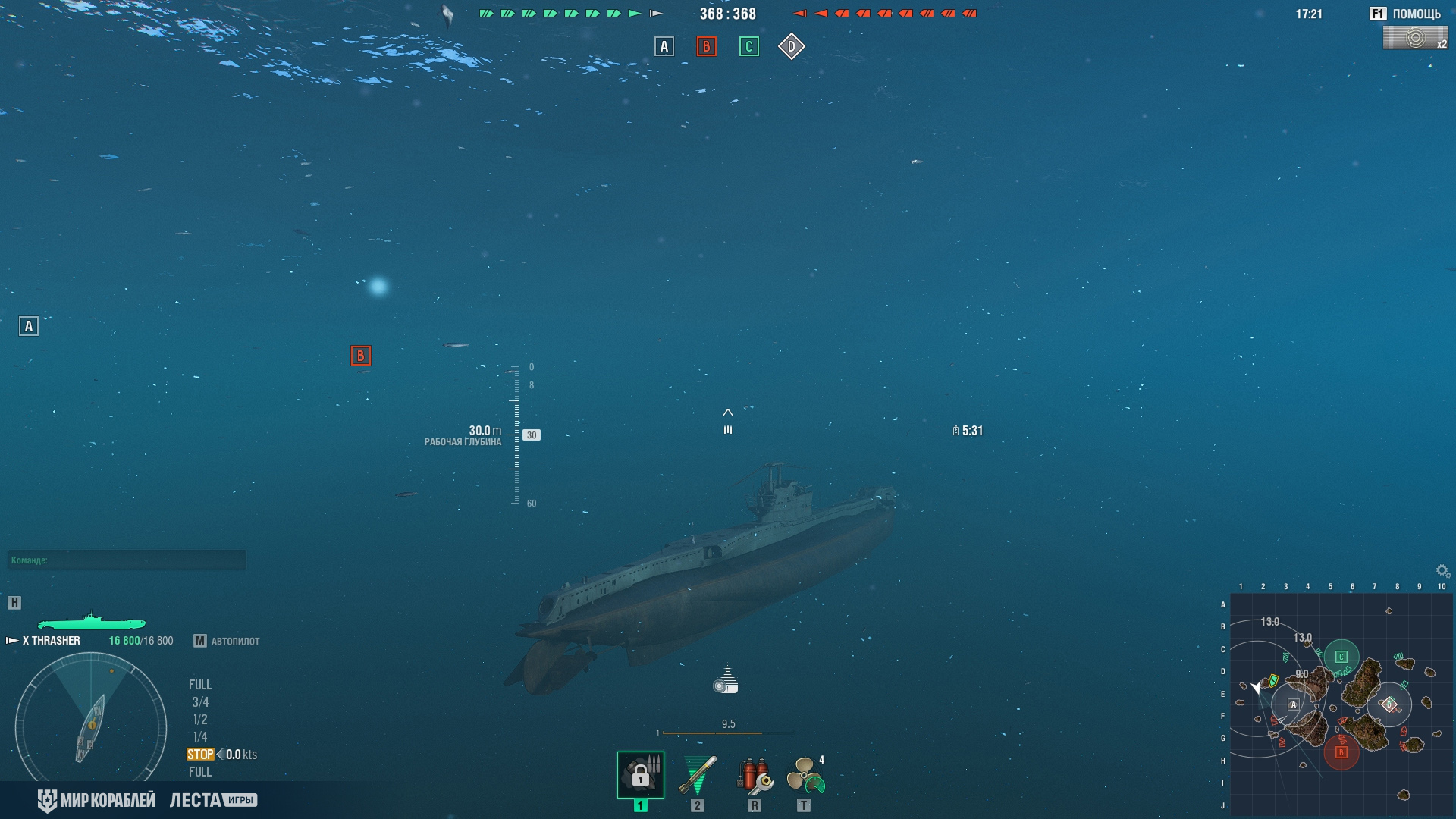Click the green C capture zone on minimap

coord(1341,657)
